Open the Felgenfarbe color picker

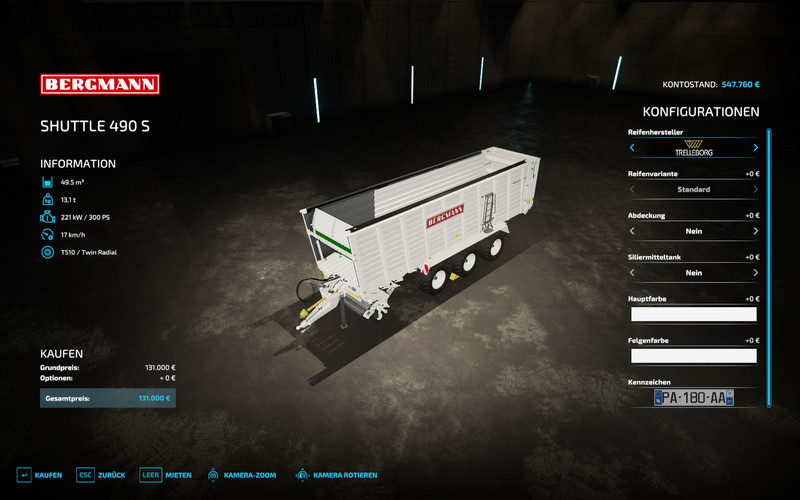[x=693, y=356]
